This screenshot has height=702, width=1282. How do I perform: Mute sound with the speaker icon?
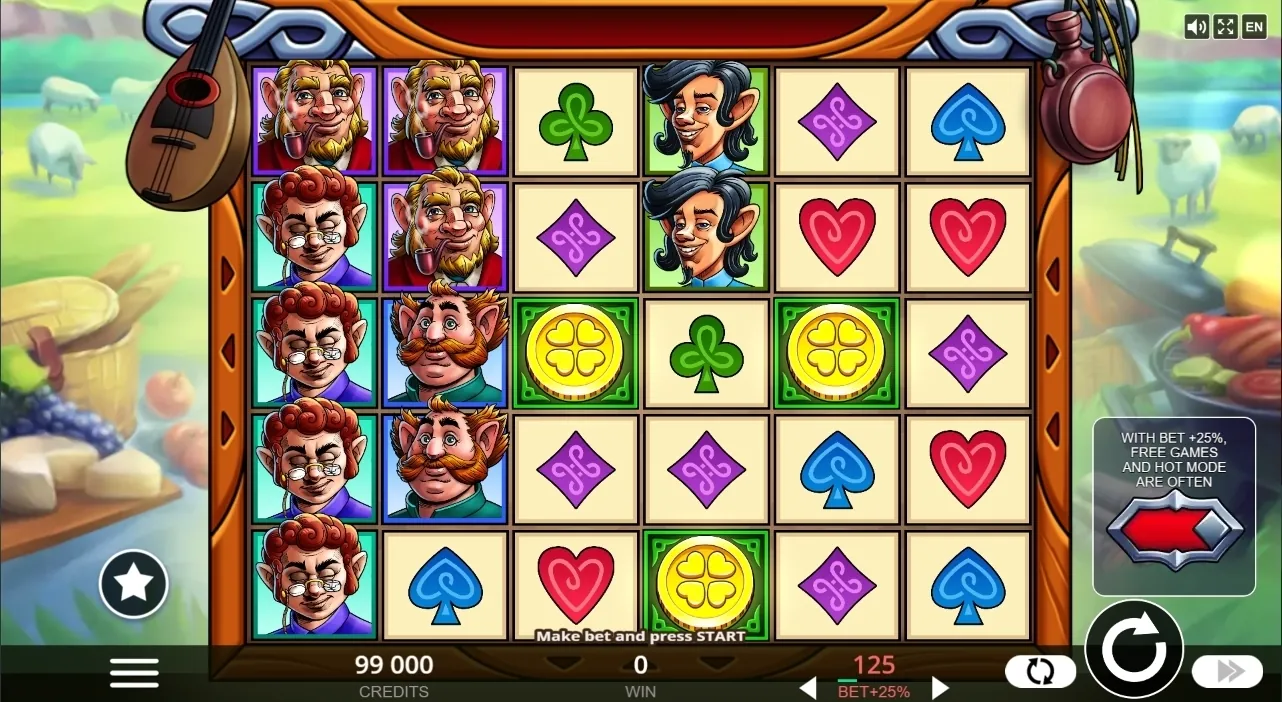pyautogui.click(x=1196, y=27)
